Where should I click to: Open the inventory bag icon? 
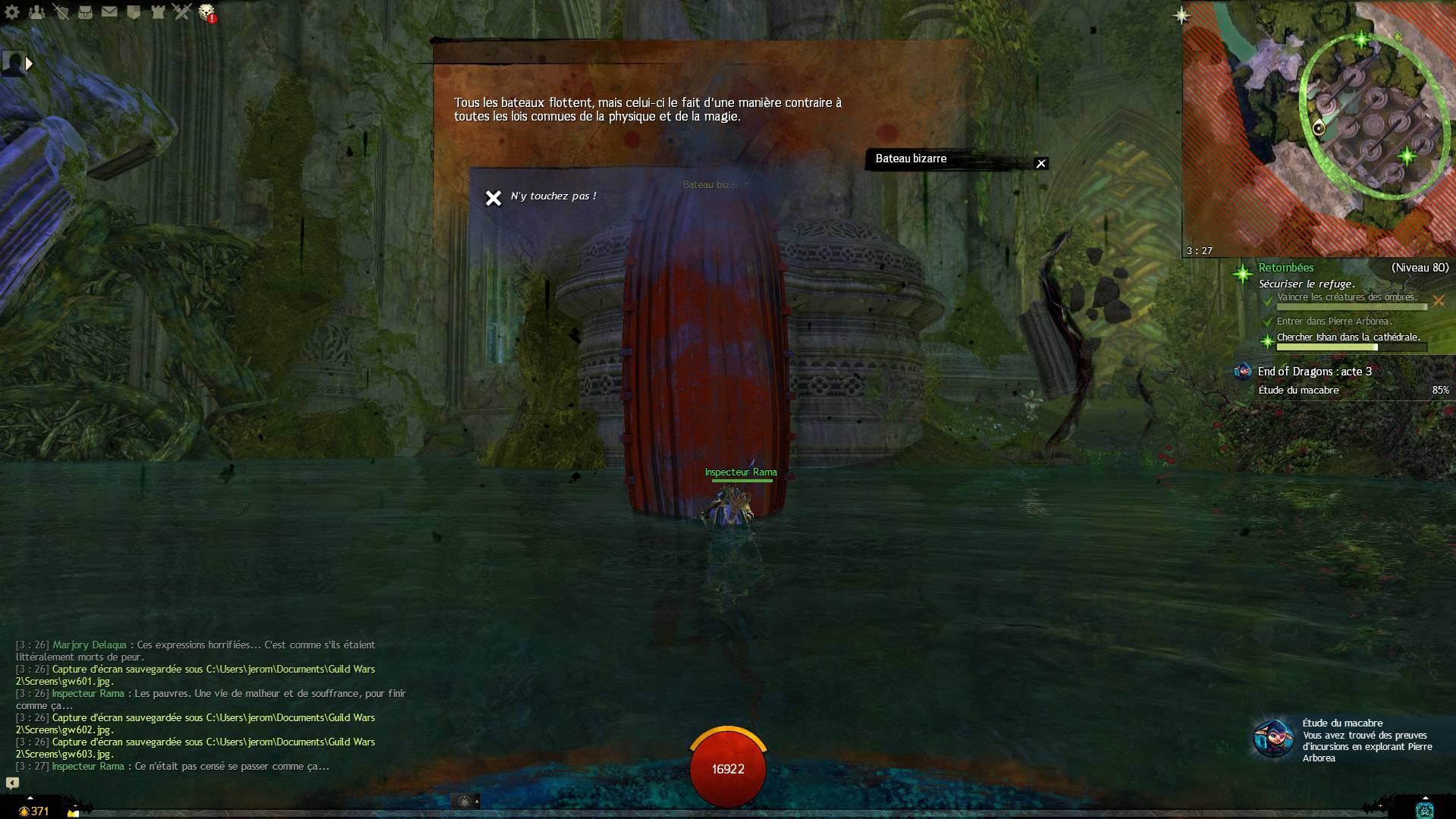pos(86,11)
